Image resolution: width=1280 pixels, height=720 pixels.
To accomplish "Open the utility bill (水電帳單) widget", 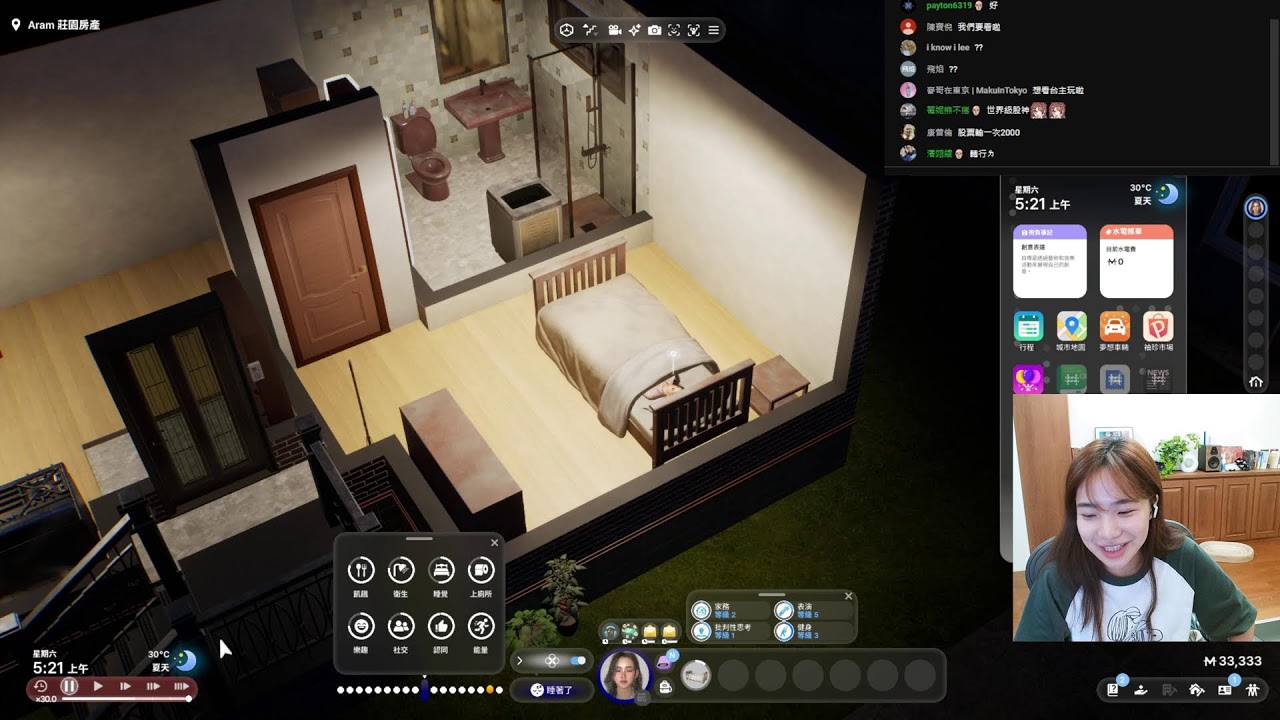I will pos(1136,260).
